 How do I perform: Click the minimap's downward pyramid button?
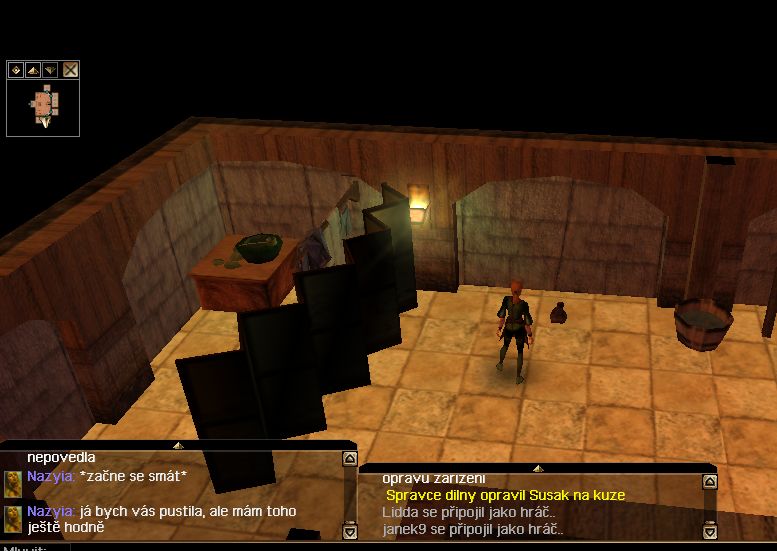49,70
